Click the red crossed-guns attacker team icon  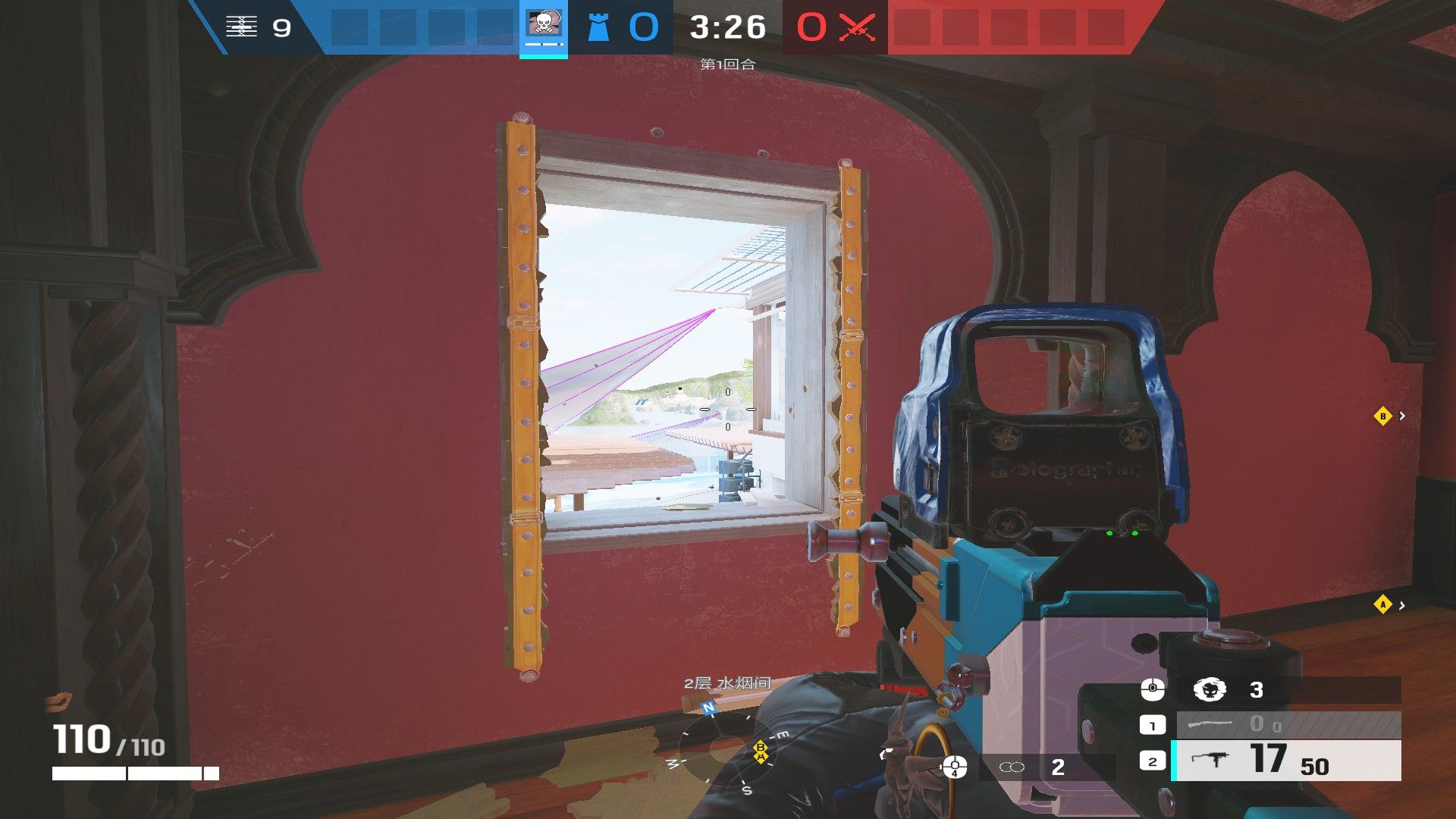(x=858, y=27)
